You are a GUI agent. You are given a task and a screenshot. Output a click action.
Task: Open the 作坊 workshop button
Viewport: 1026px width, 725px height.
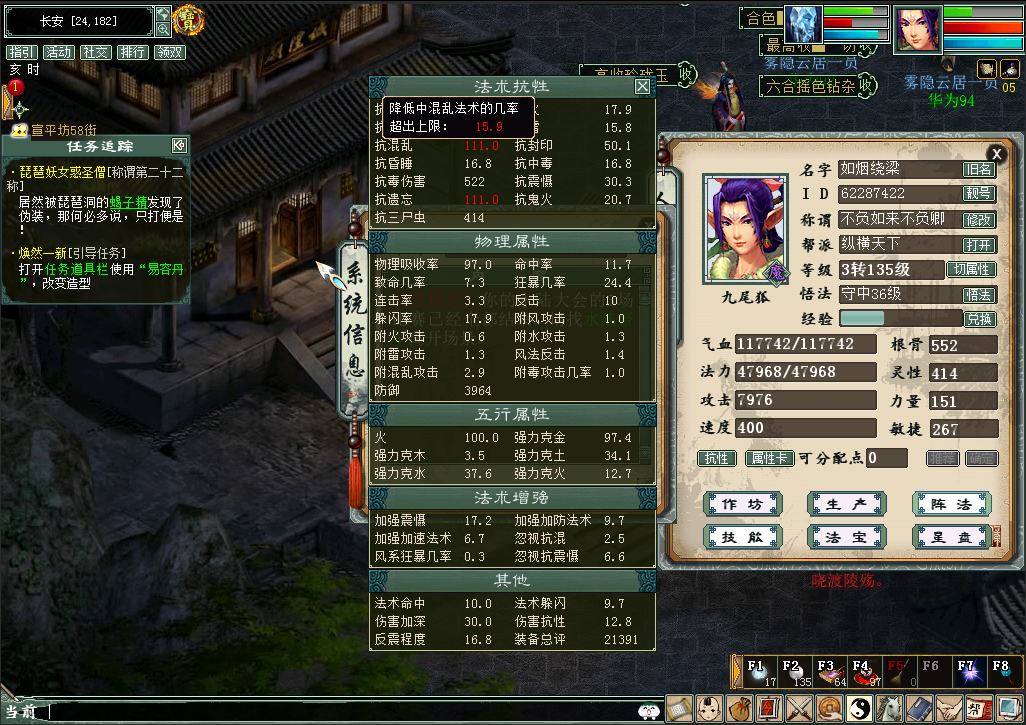point(743,504)
